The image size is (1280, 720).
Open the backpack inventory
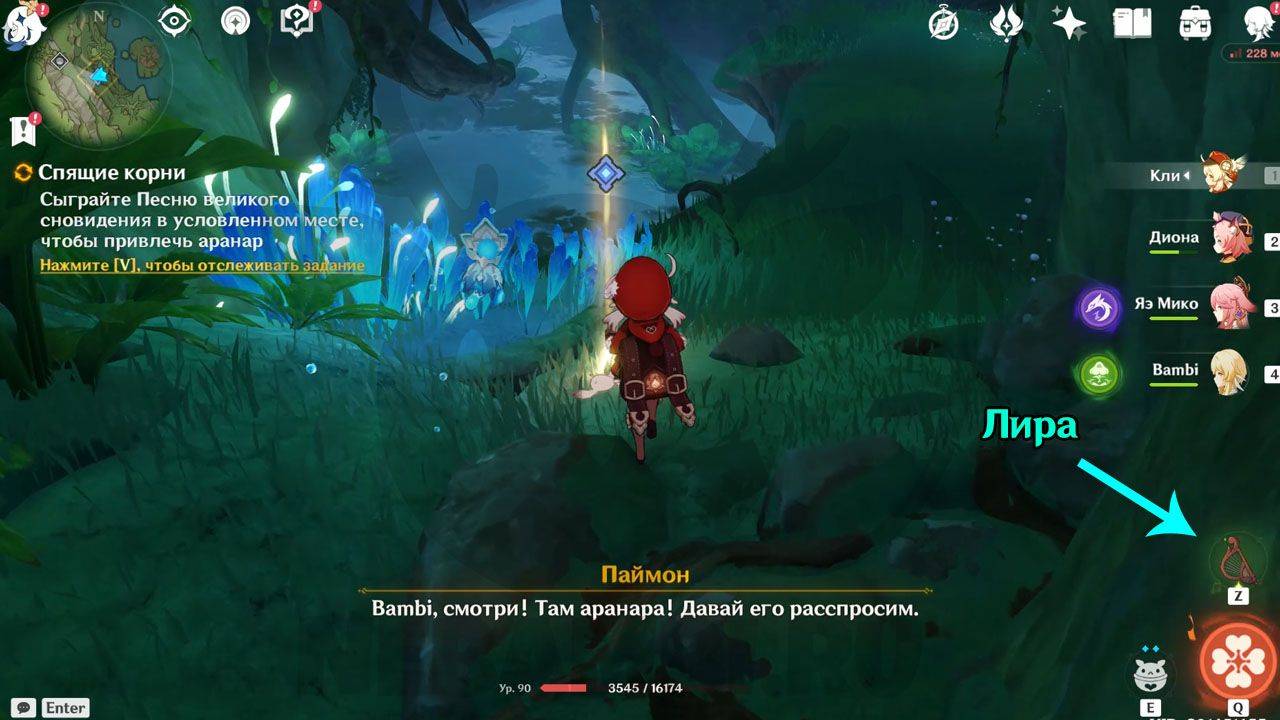1195,23
